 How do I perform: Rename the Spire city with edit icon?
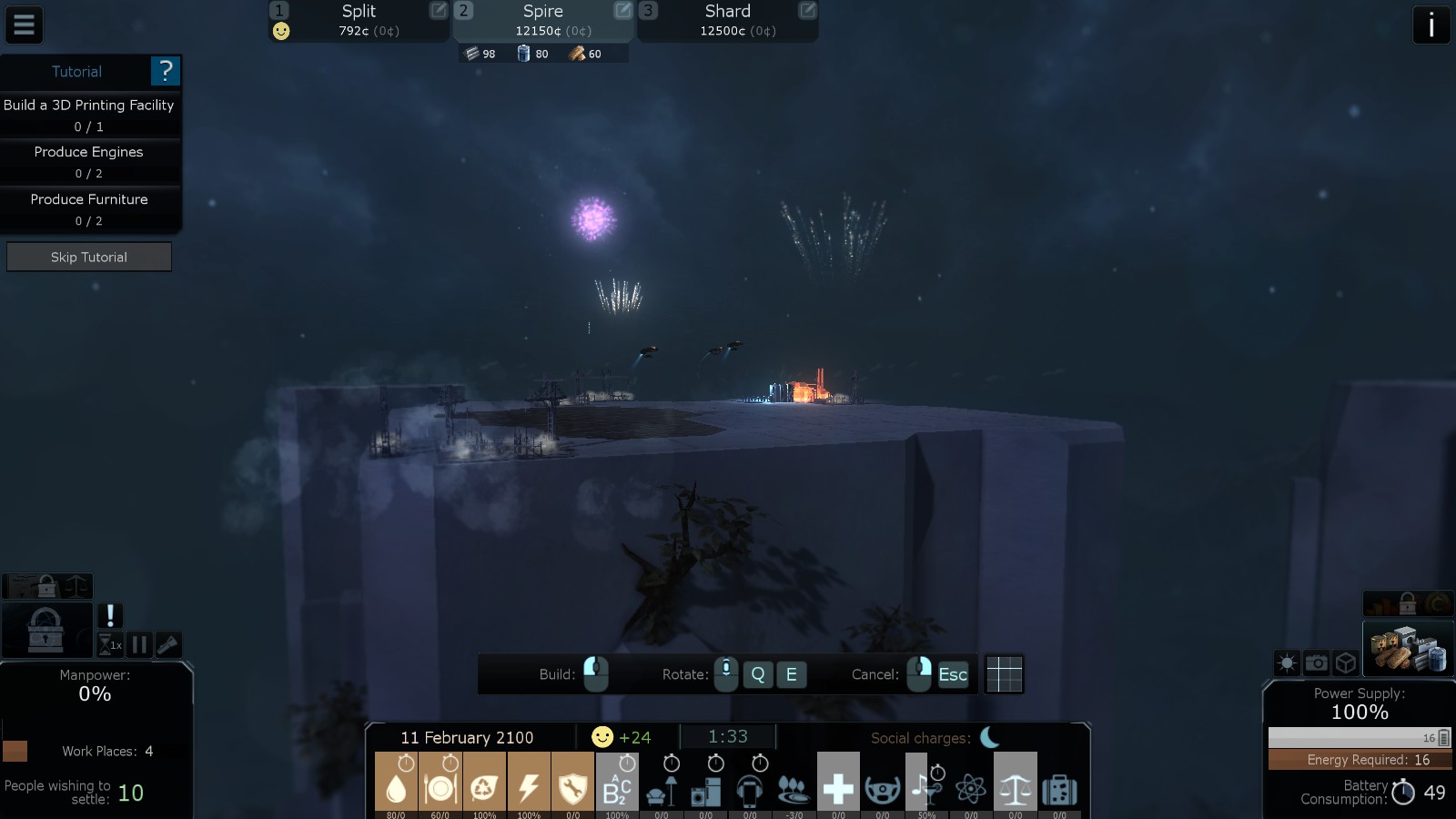(x=622, y=11)
